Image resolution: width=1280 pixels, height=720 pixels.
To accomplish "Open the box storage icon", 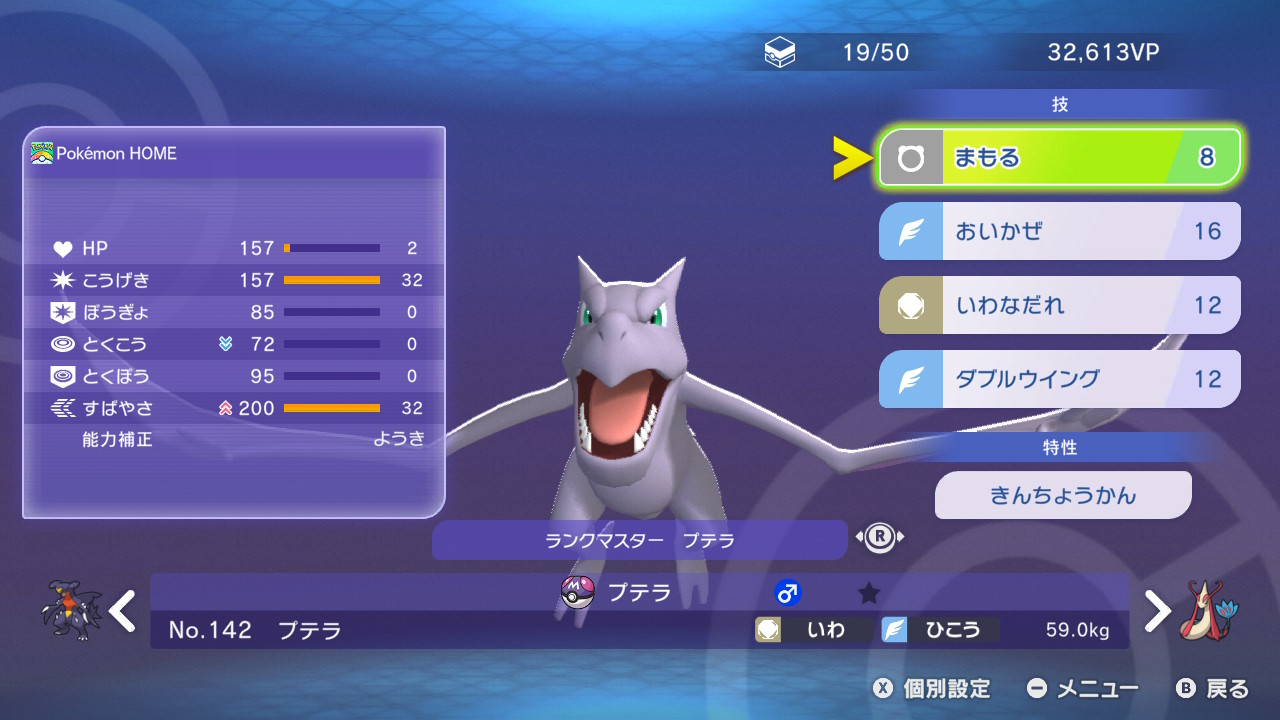I will (780, 52).
